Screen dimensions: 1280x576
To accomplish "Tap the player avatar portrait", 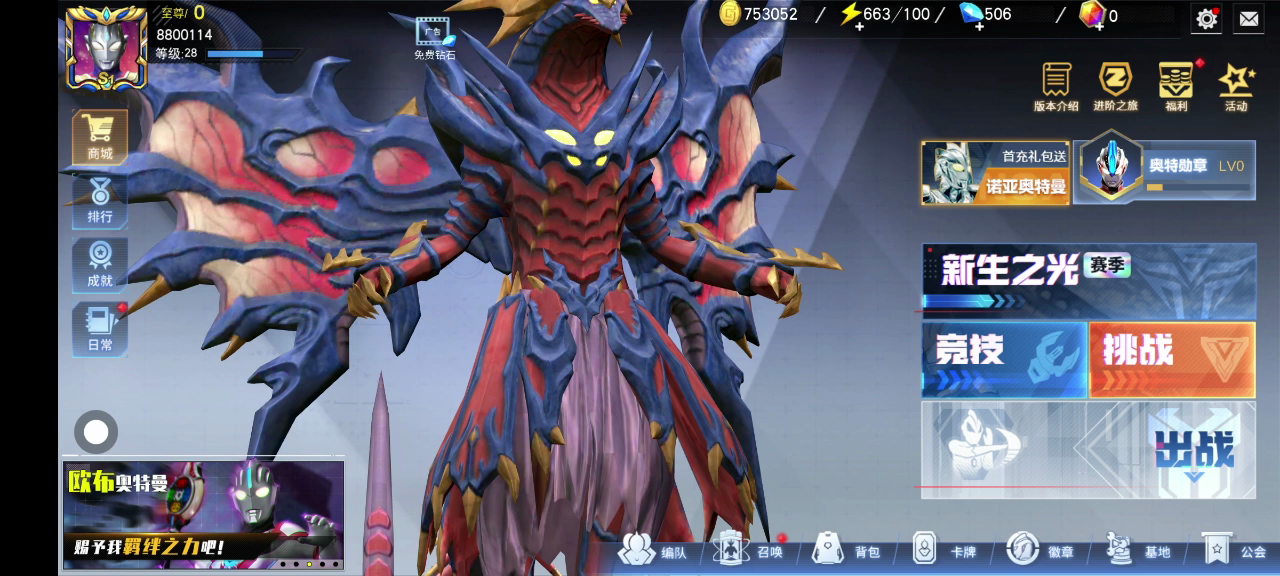I will click(x=106, y=47).
